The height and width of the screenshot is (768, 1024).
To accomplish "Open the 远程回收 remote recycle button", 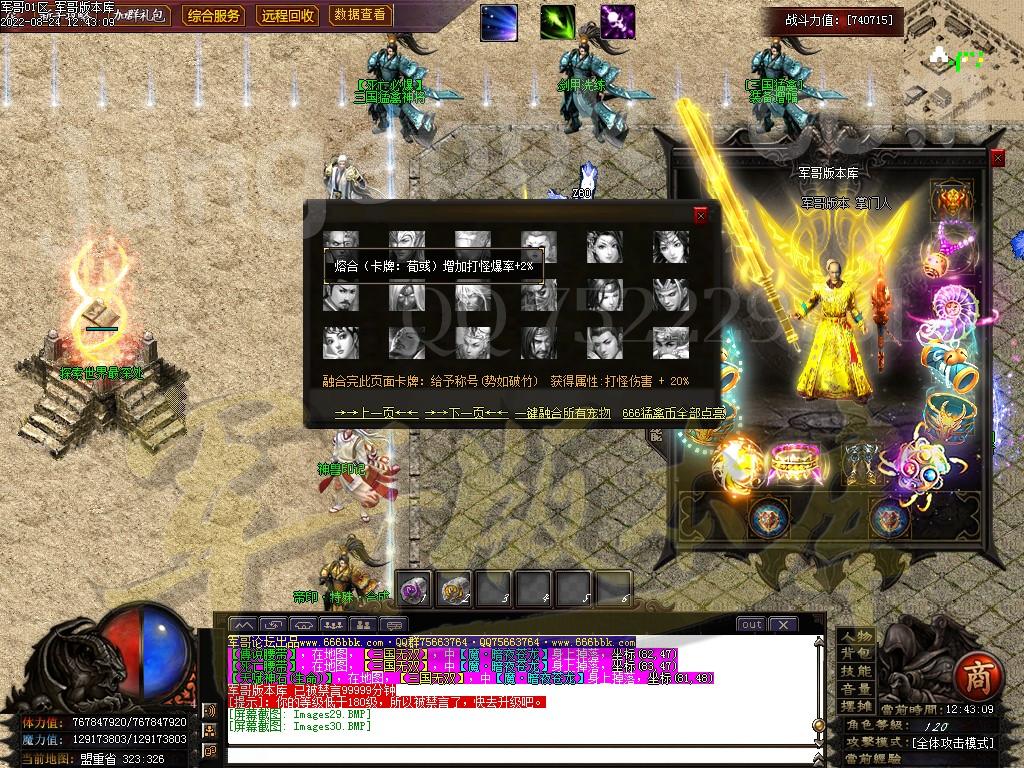I will pyautogui.click(x=288, y=15).
